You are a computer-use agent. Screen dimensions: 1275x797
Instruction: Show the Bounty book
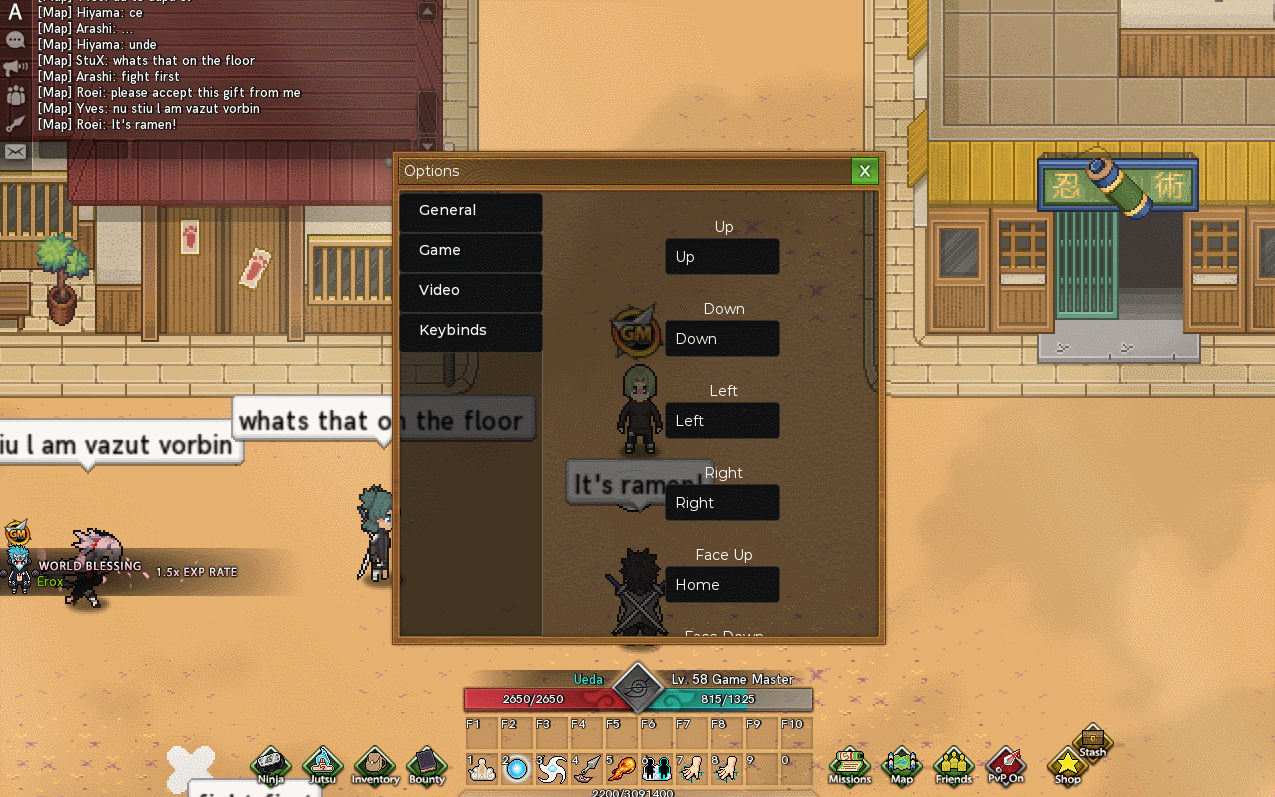pos(427,765)
